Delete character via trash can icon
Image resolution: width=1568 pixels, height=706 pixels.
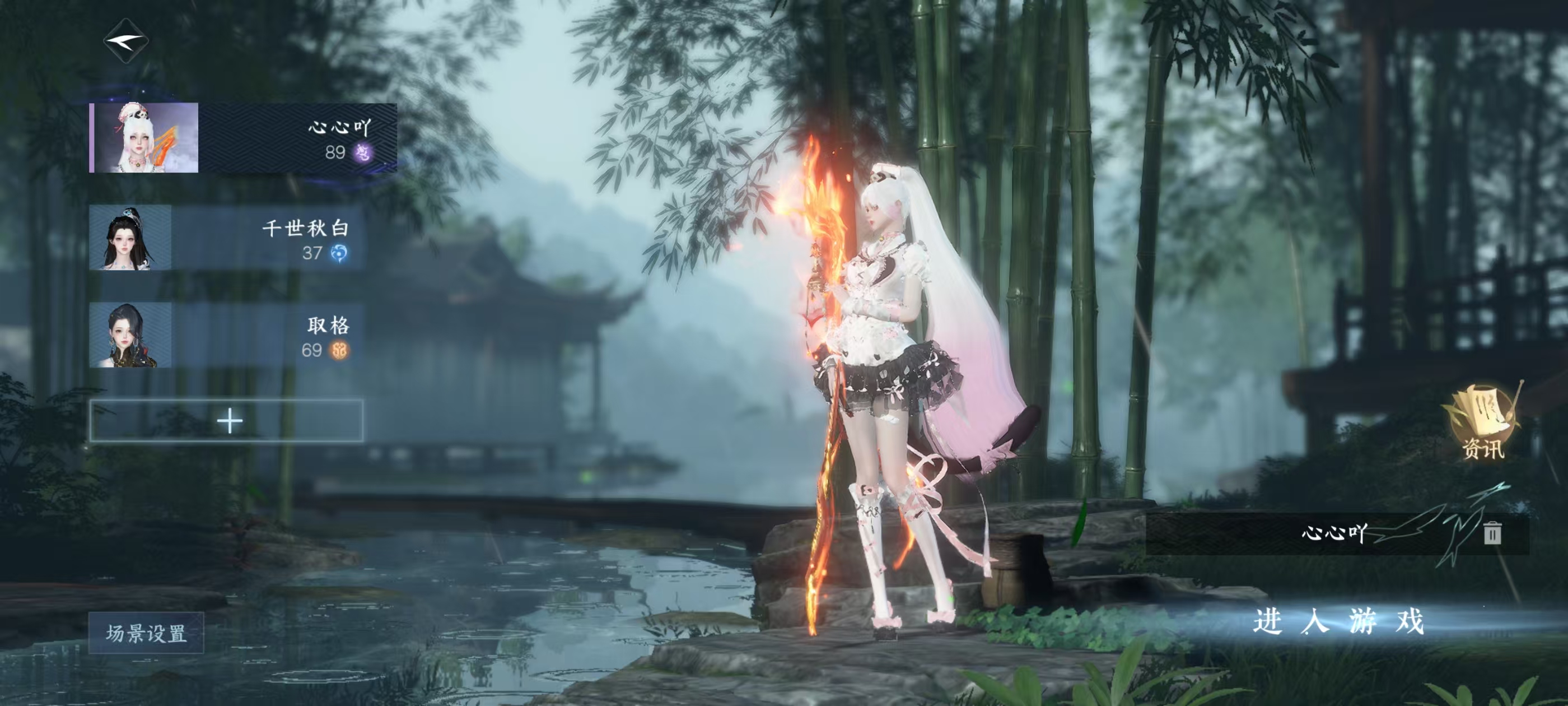(1492, 533)
